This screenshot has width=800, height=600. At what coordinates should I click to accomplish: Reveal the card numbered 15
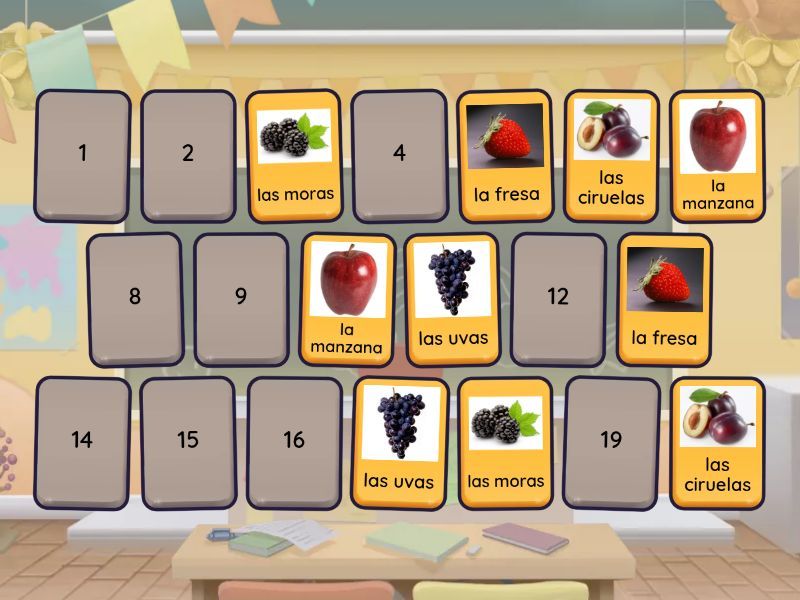[188, 441]
